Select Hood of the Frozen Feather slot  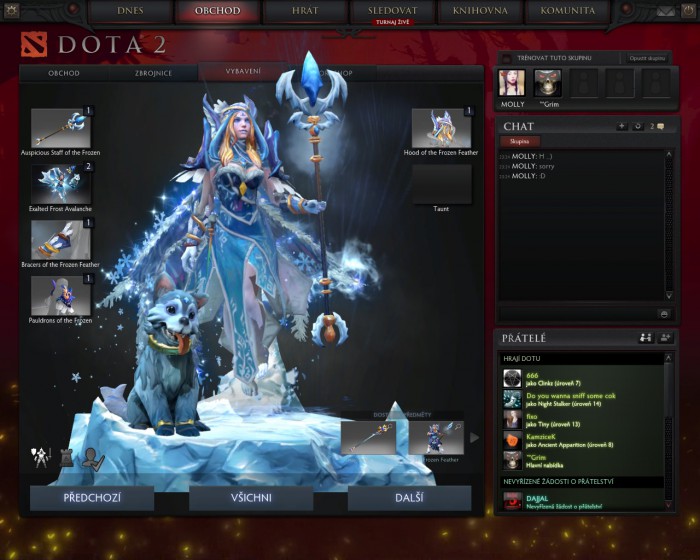[440, 128]
